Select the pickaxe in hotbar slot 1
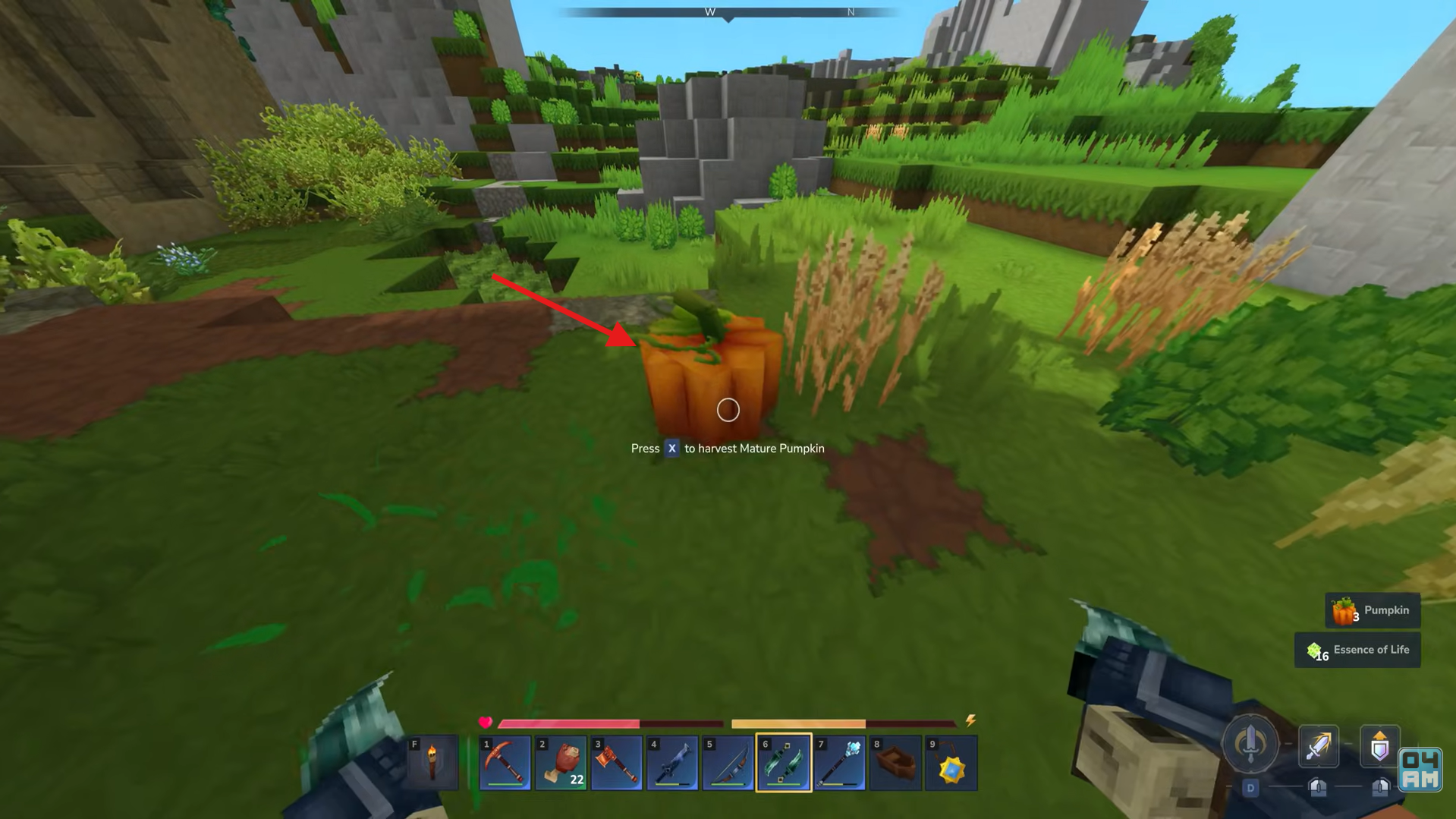Image resolution: width=1456 pixels, height=819 pixels. (506, 761)
